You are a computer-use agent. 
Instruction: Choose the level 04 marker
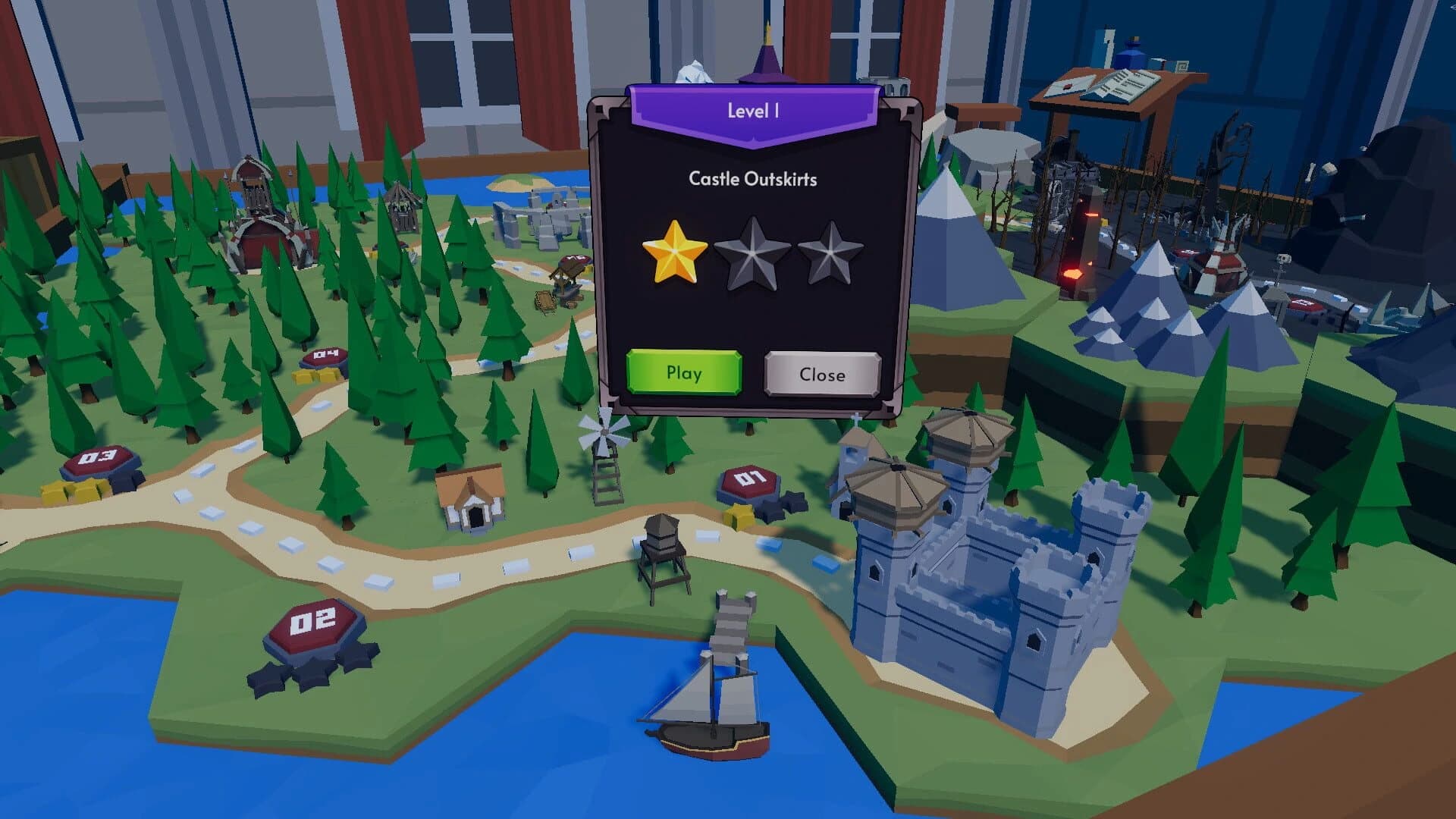325,354
